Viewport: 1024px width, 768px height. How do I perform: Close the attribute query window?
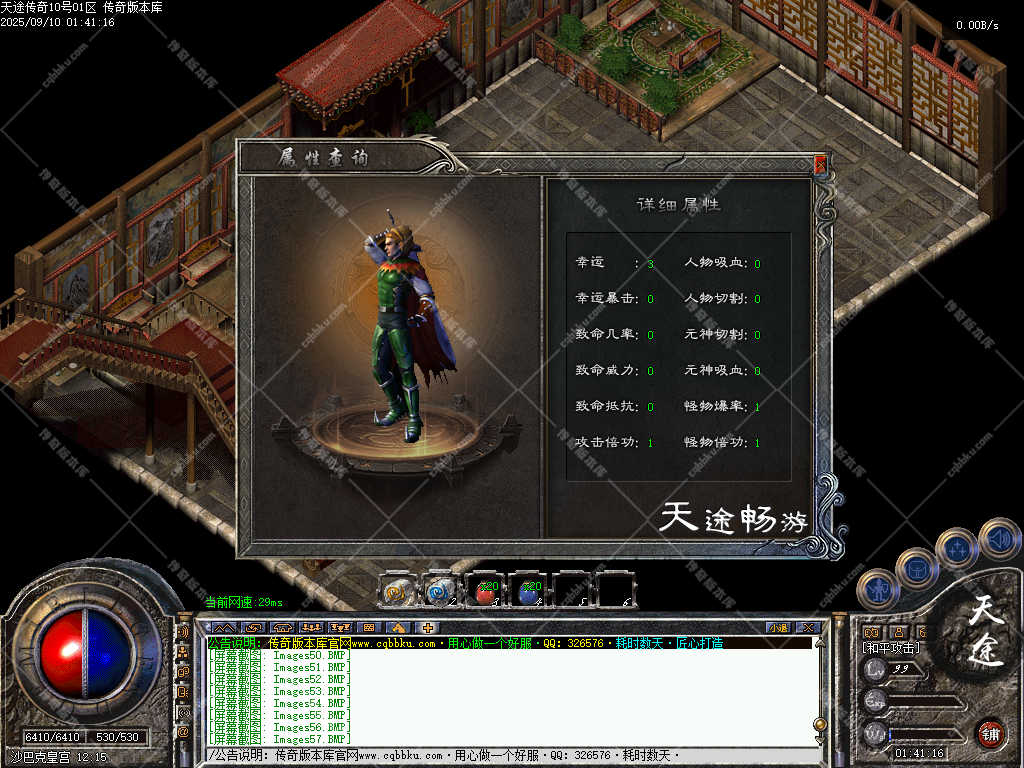point(820,164)
